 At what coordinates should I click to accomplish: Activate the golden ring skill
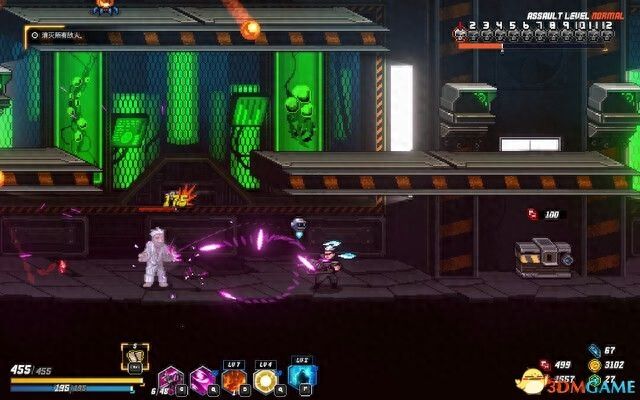[266, 380]
